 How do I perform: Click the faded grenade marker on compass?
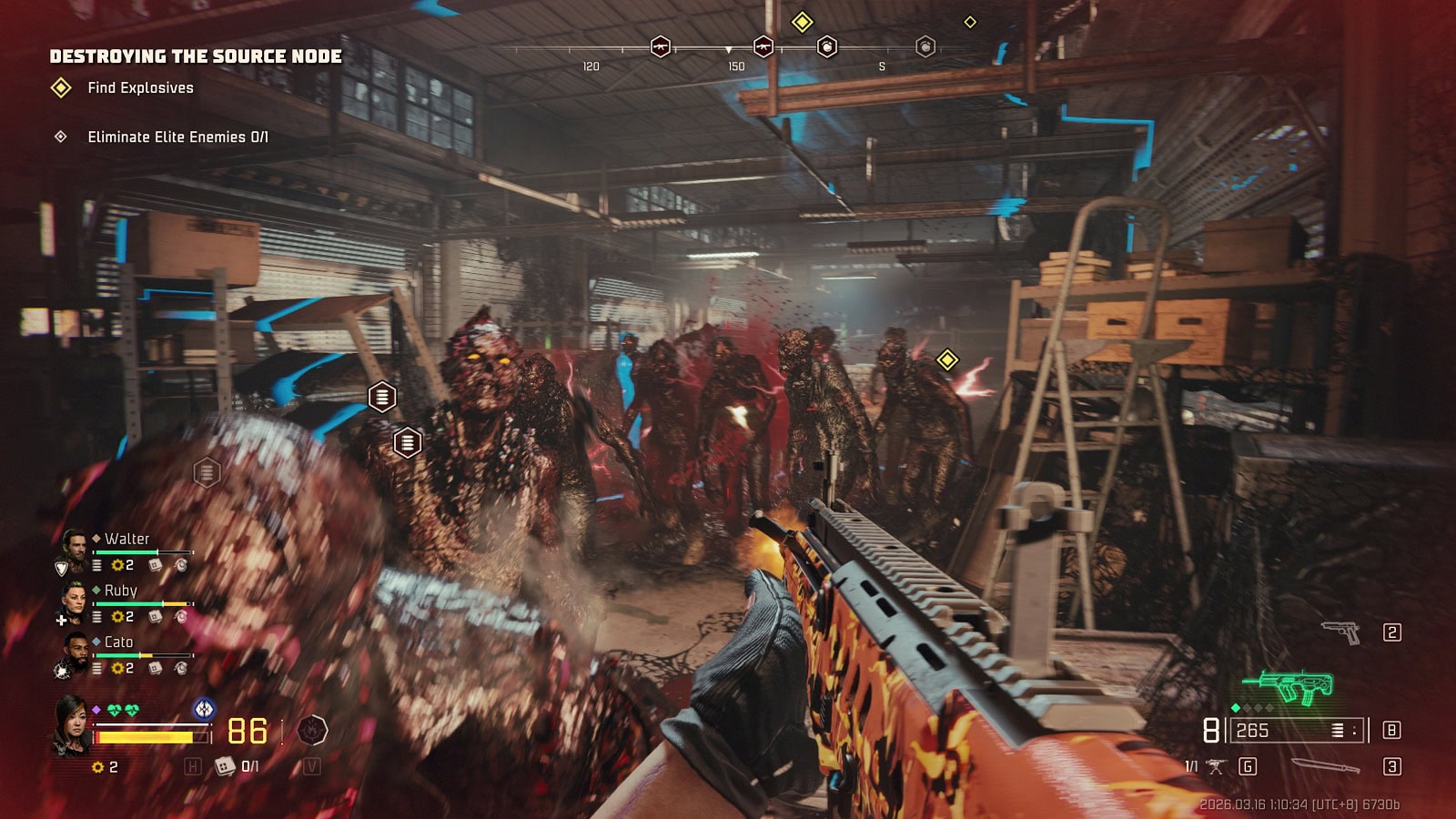(925, 46)
